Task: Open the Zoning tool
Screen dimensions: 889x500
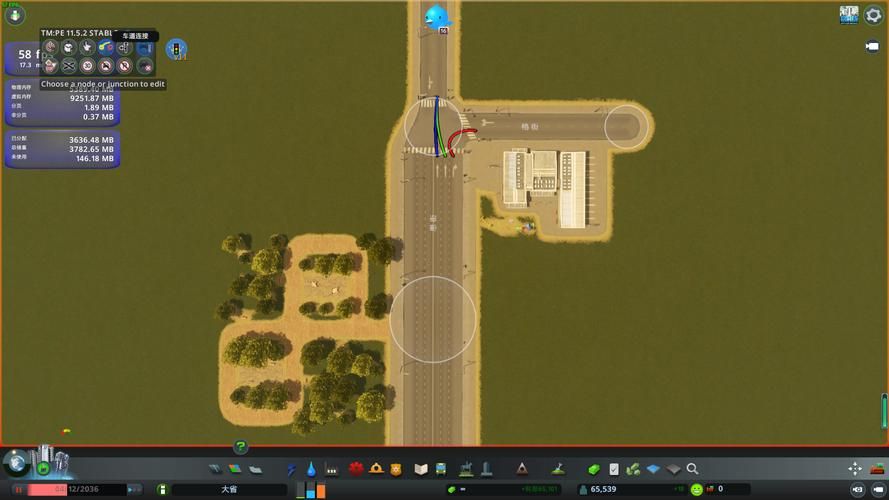Action: [x=235, y=469]
